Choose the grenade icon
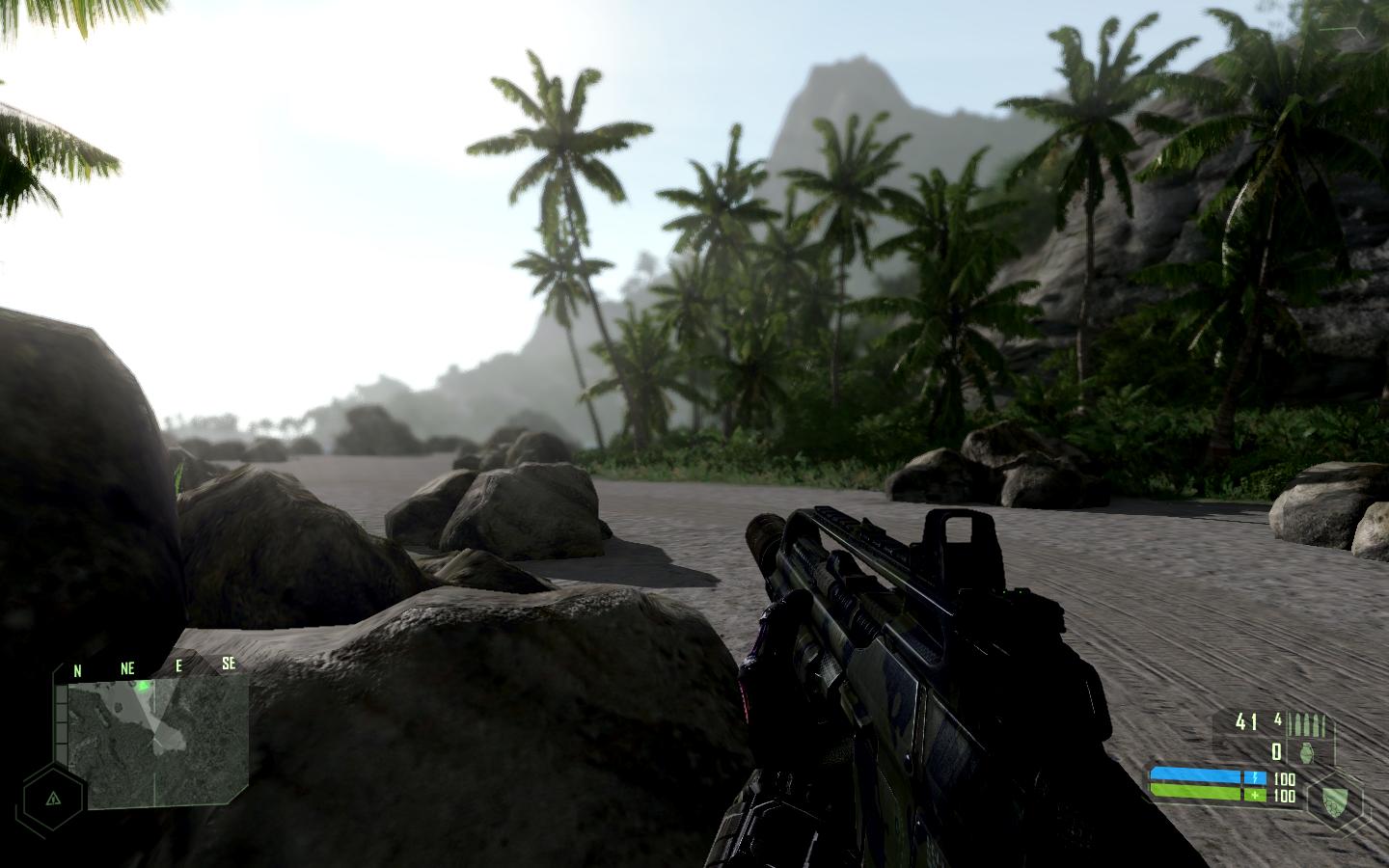The image size is (1389, 868). (1306, 752)
